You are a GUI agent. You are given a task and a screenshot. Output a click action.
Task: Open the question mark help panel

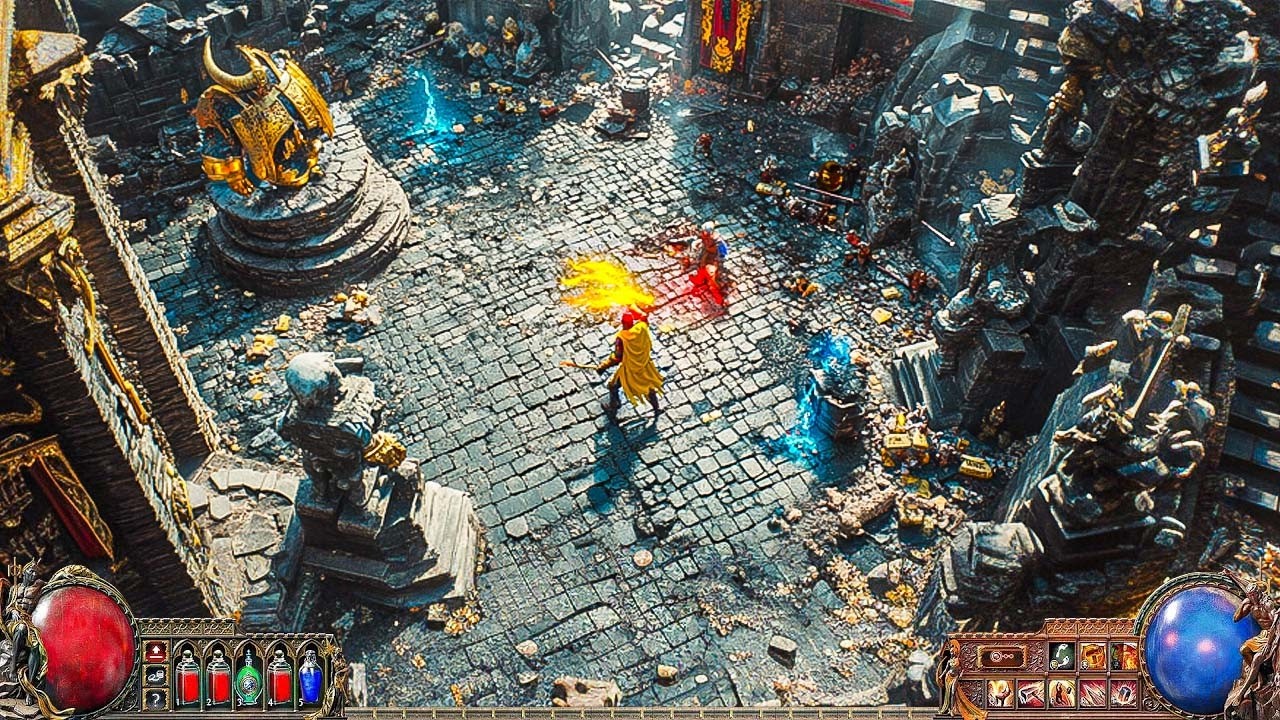156,699
